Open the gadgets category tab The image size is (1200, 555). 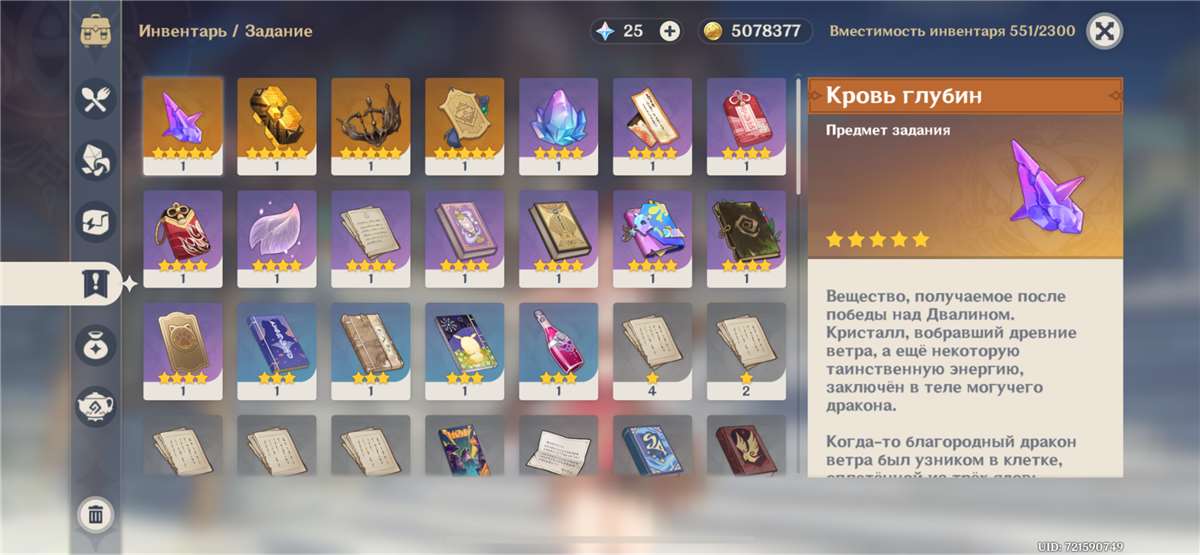pyautogui.click(x=96, y=222)
